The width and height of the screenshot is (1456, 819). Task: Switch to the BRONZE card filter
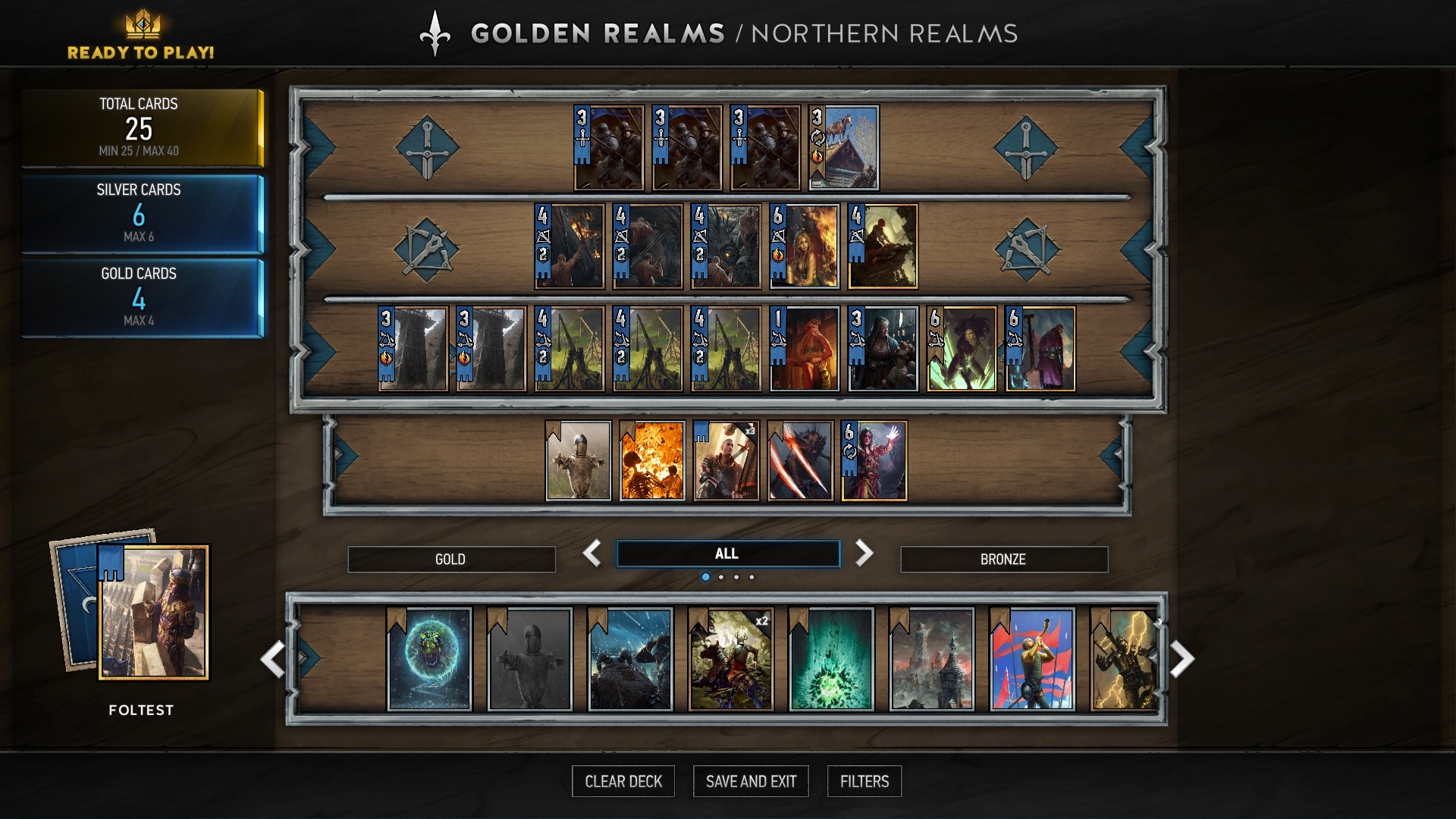click(1005, 559)
